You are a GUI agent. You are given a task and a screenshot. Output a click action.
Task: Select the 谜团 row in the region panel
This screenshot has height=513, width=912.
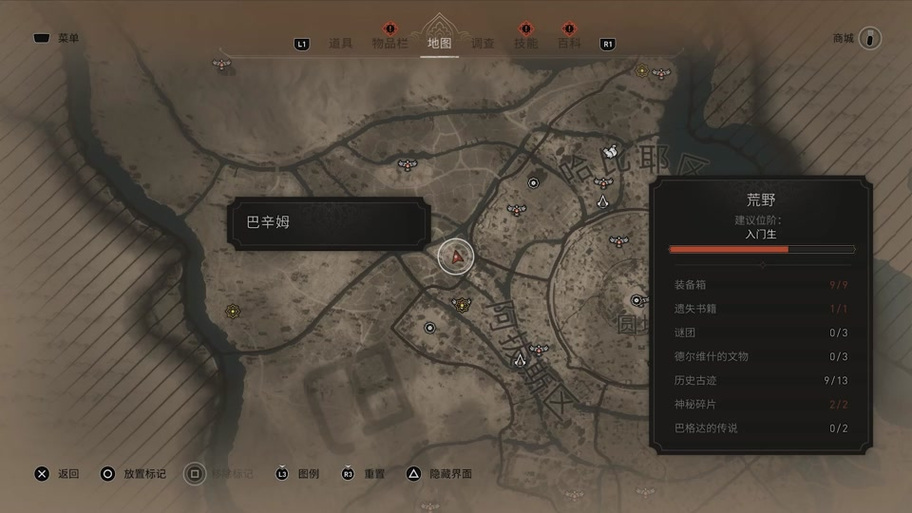click(762, 333)
